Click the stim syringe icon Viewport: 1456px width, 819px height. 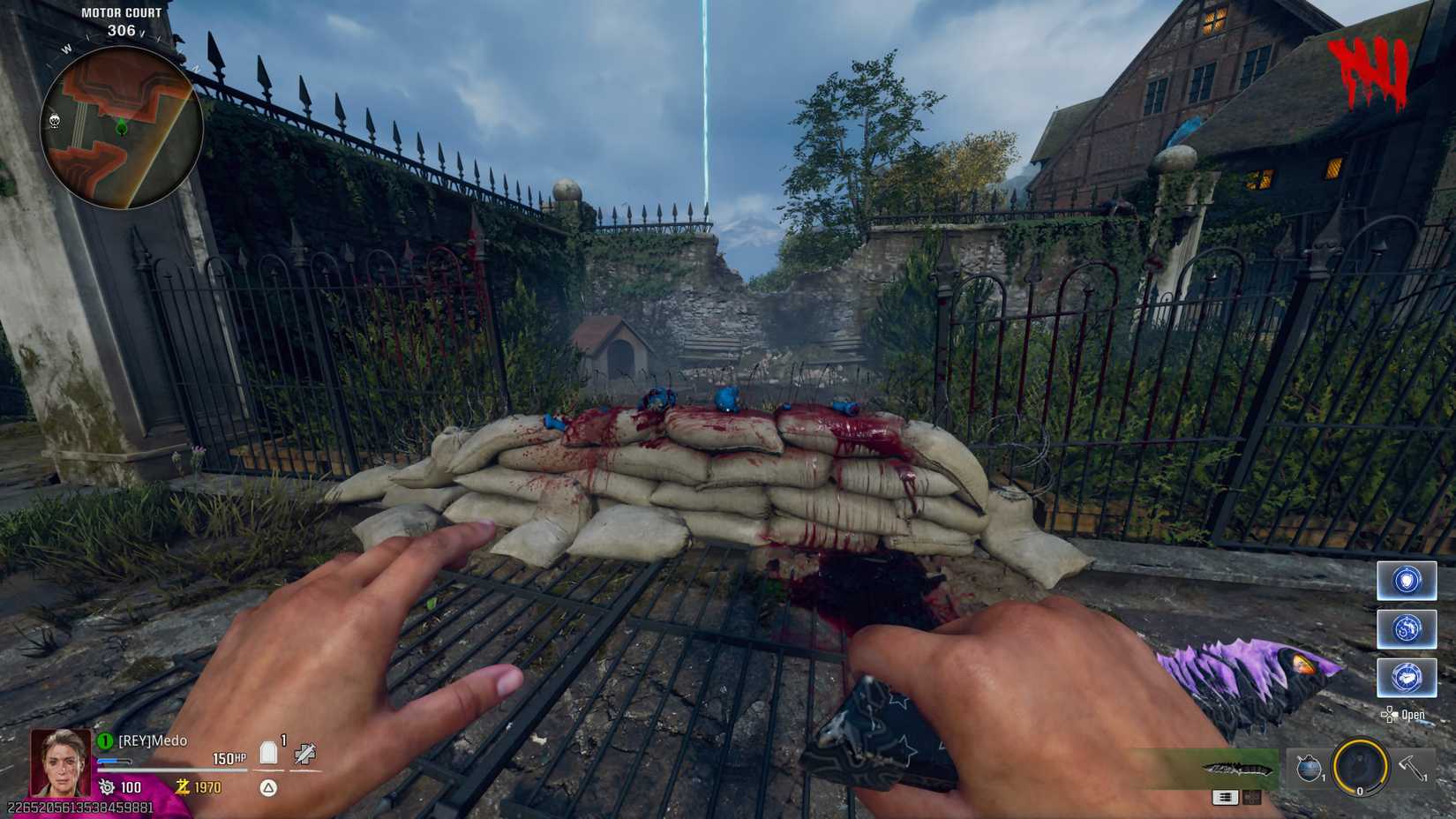[x=305, y=753]
